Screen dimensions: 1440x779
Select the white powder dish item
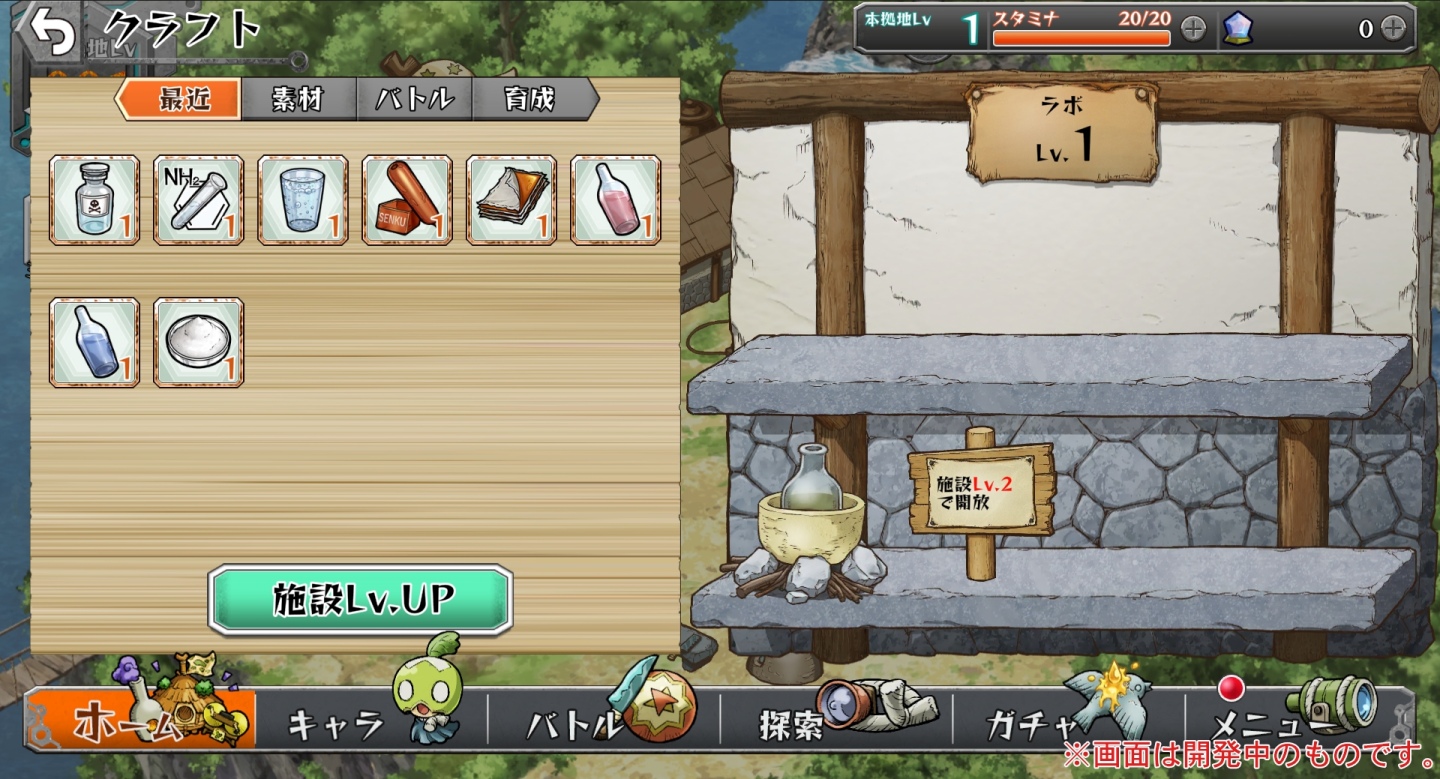click(198, 342)
